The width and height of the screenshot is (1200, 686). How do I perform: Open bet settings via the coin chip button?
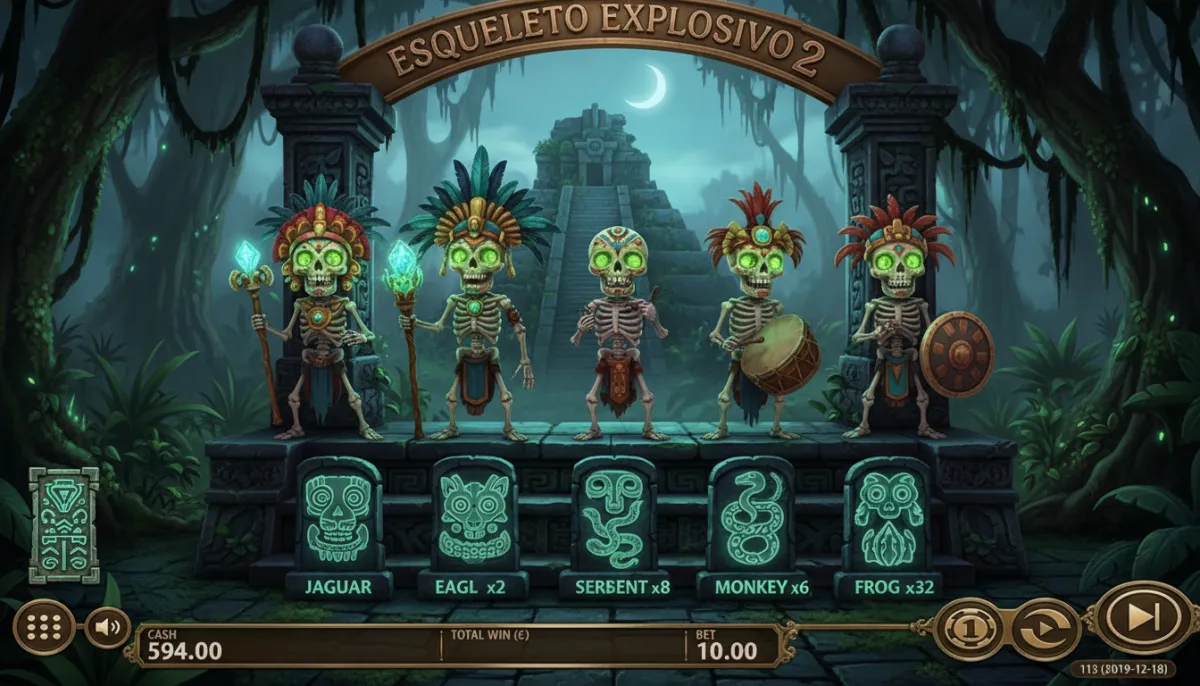coord(969,630)
